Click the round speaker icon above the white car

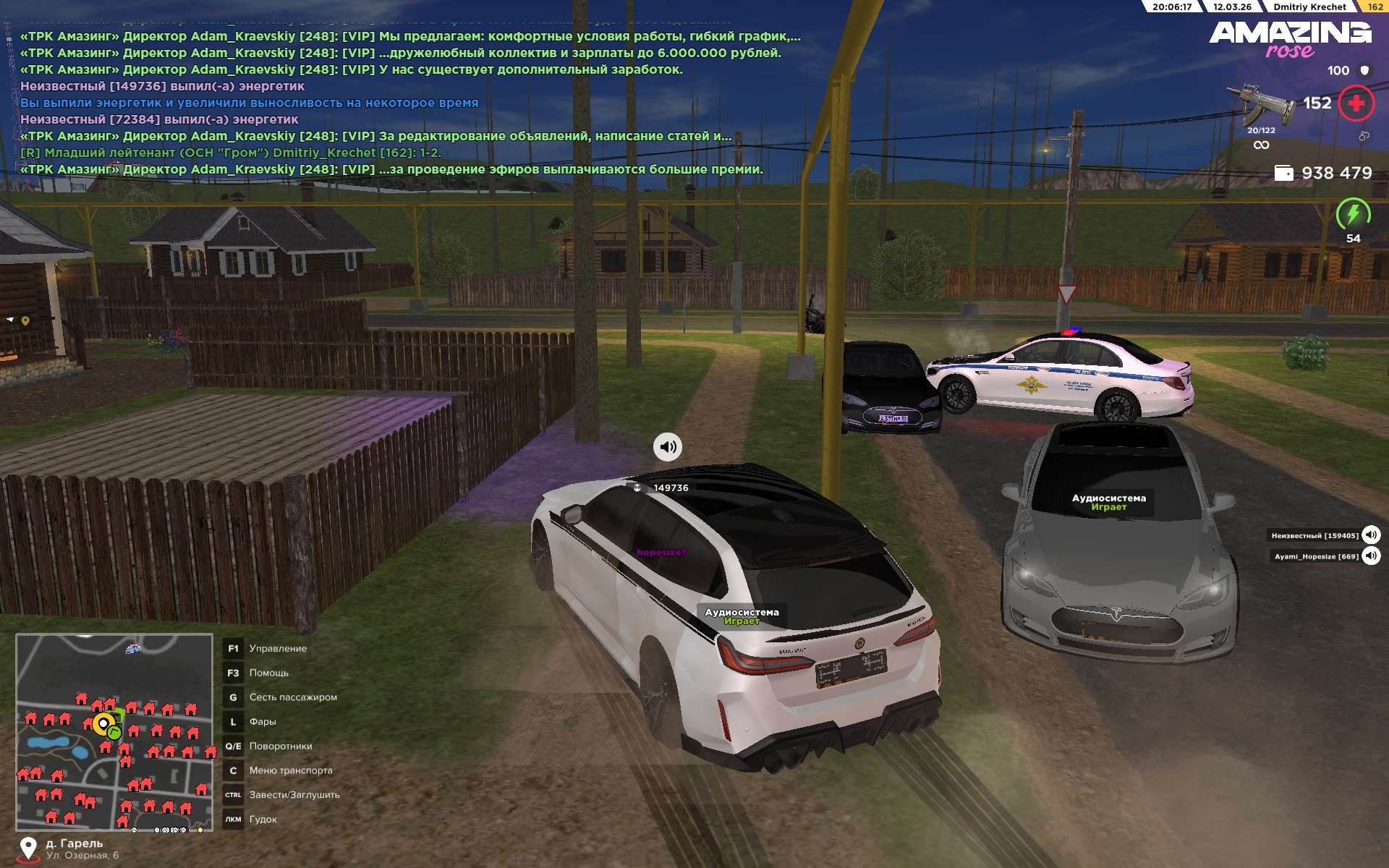click(668, 447)
